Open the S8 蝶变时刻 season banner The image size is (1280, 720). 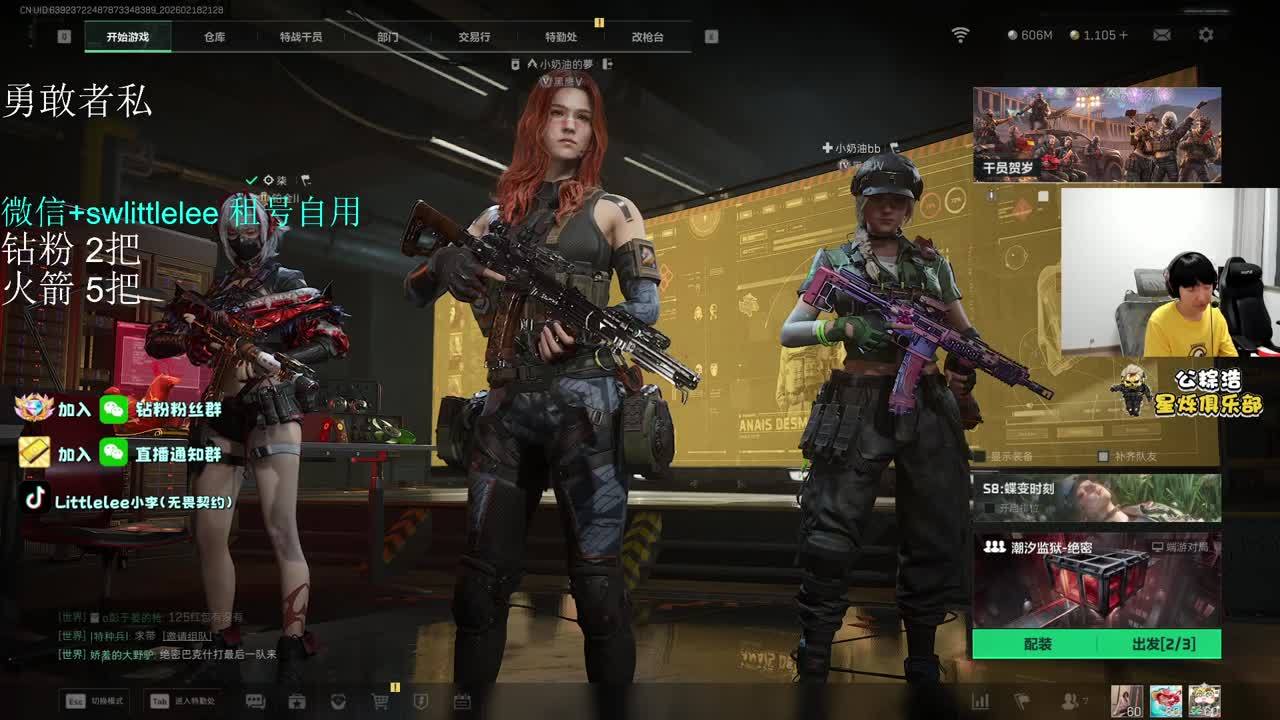[1097, 497]
